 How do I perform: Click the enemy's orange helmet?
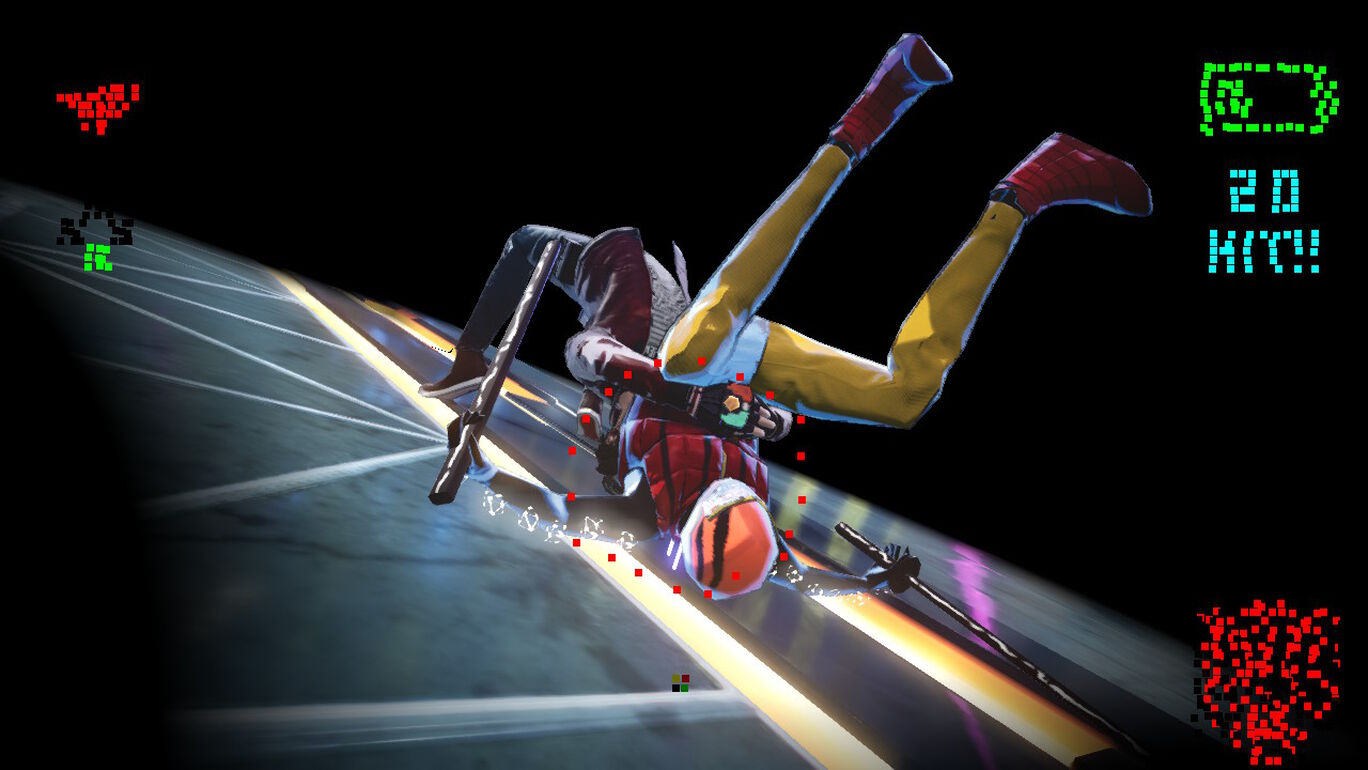(730, 540)
